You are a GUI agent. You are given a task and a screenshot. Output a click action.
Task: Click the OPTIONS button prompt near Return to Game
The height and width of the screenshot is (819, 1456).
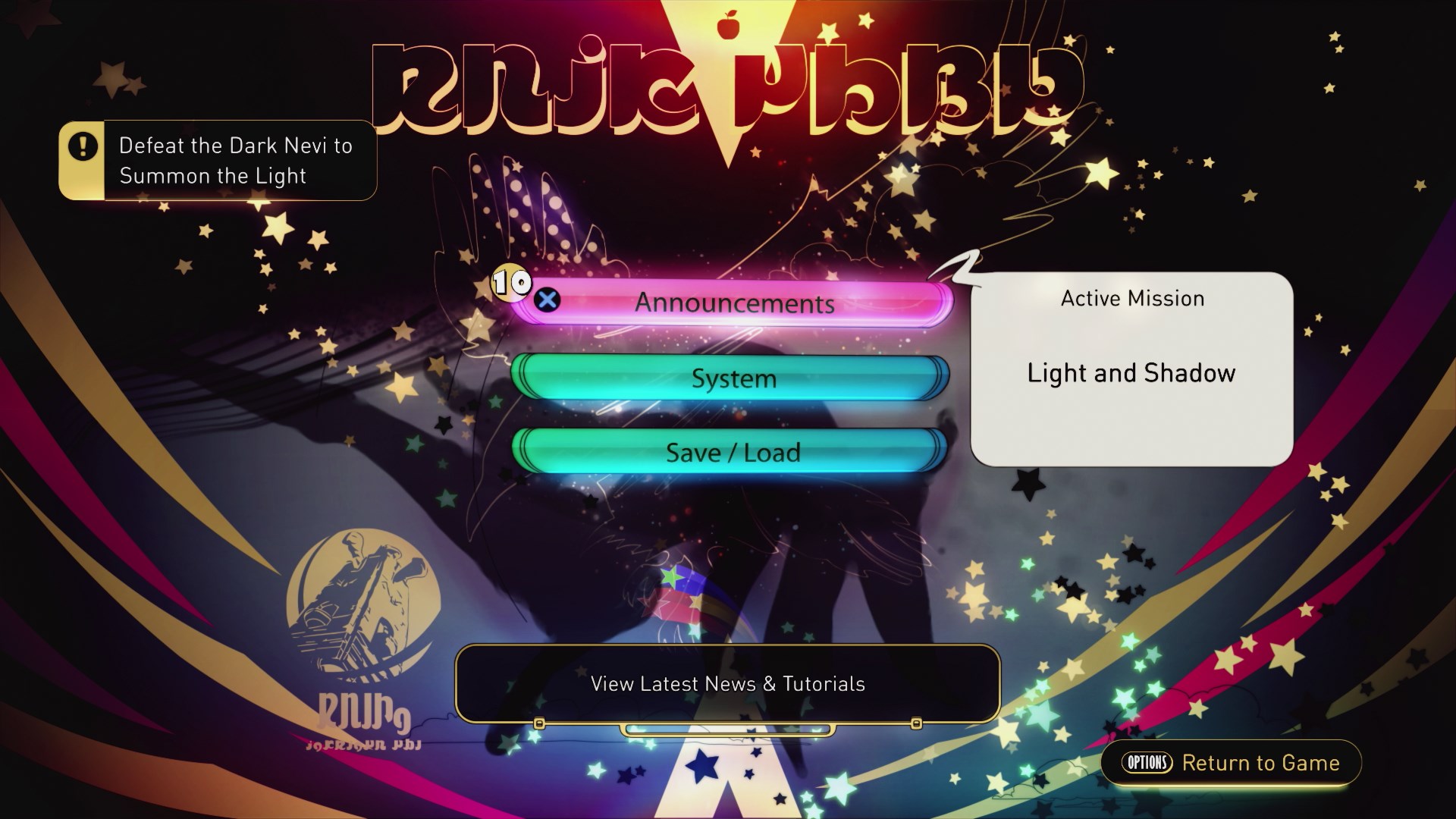1147,764
